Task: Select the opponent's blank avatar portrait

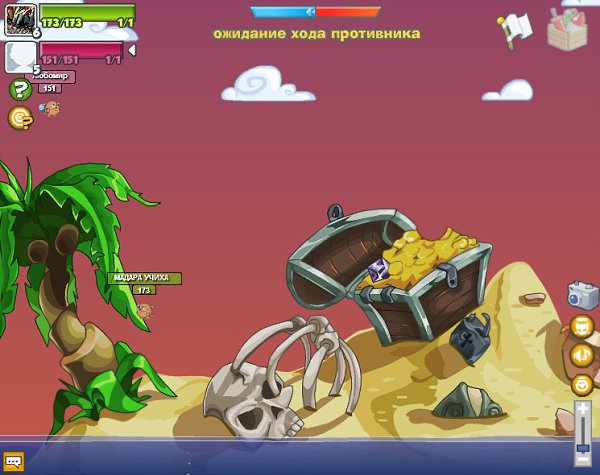Action: click(x=20, y=55)
